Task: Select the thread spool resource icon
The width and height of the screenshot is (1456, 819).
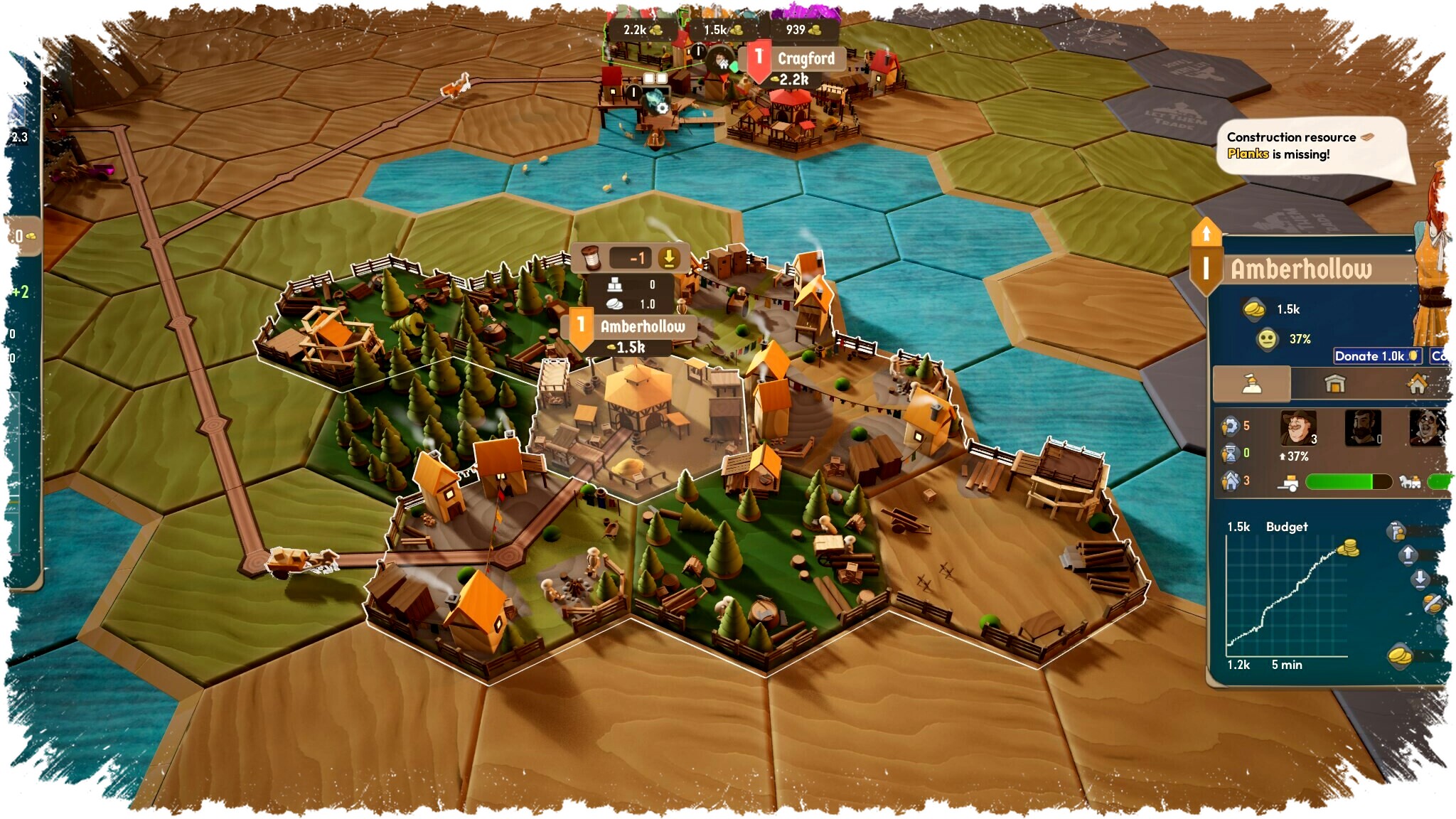Action: (591, 258)
